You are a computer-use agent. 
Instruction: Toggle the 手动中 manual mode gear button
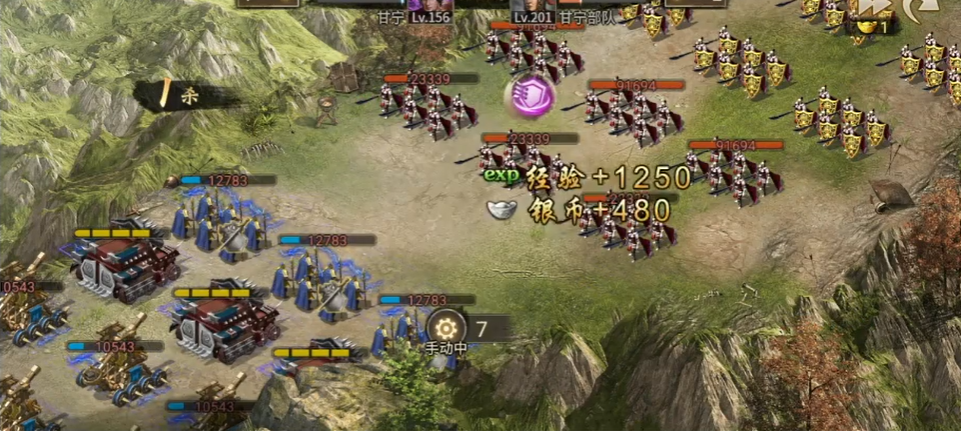click(445, 328)
